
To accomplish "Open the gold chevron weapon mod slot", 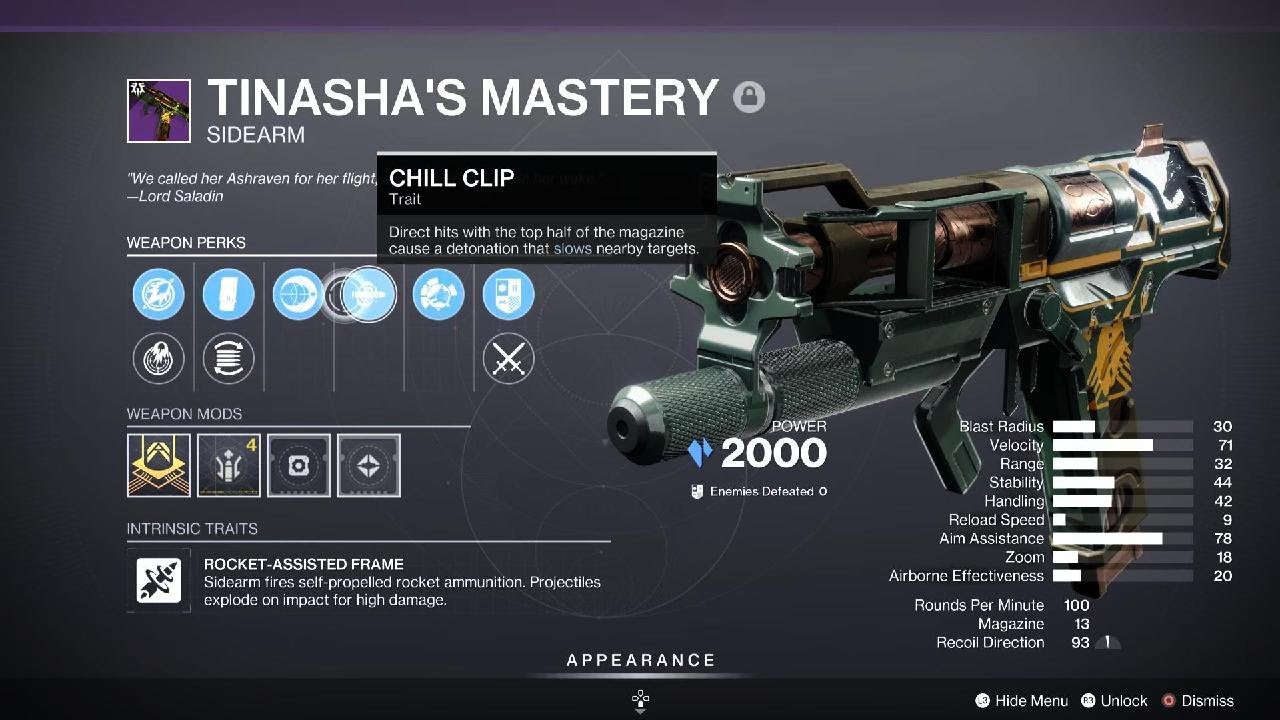I will point(159,465).
